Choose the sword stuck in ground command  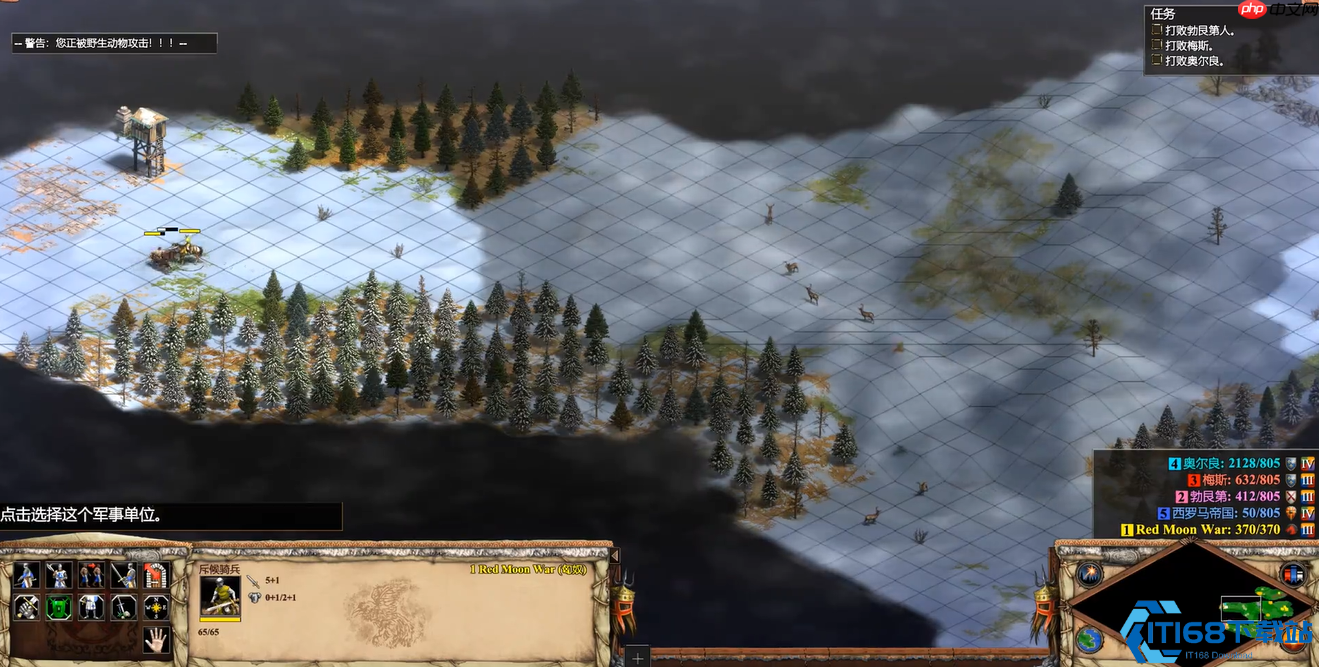(124, 607)
